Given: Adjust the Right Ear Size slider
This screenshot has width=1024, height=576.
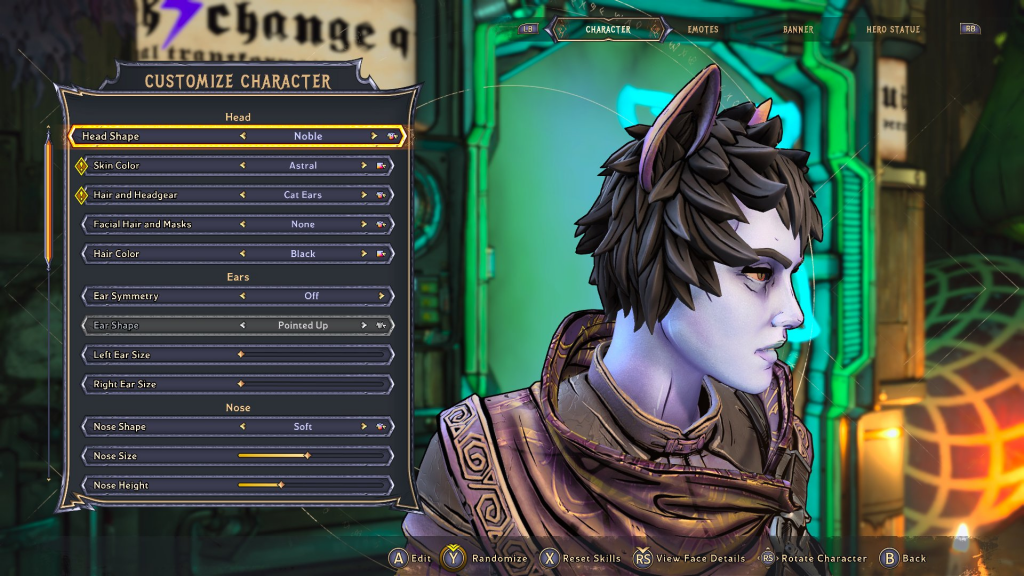Looking at the screenshot, I should (x=311, y=384).
